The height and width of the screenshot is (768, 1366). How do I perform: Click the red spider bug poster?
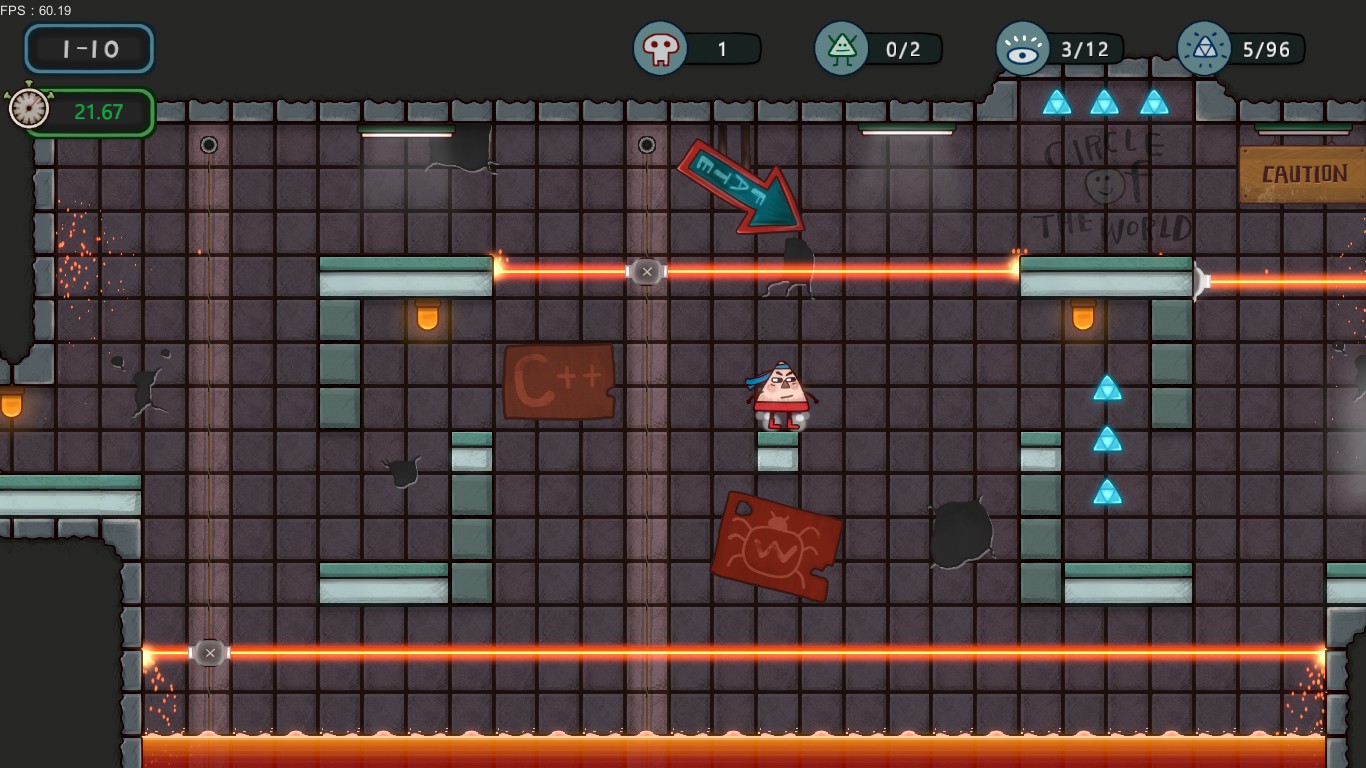point(777,545)
